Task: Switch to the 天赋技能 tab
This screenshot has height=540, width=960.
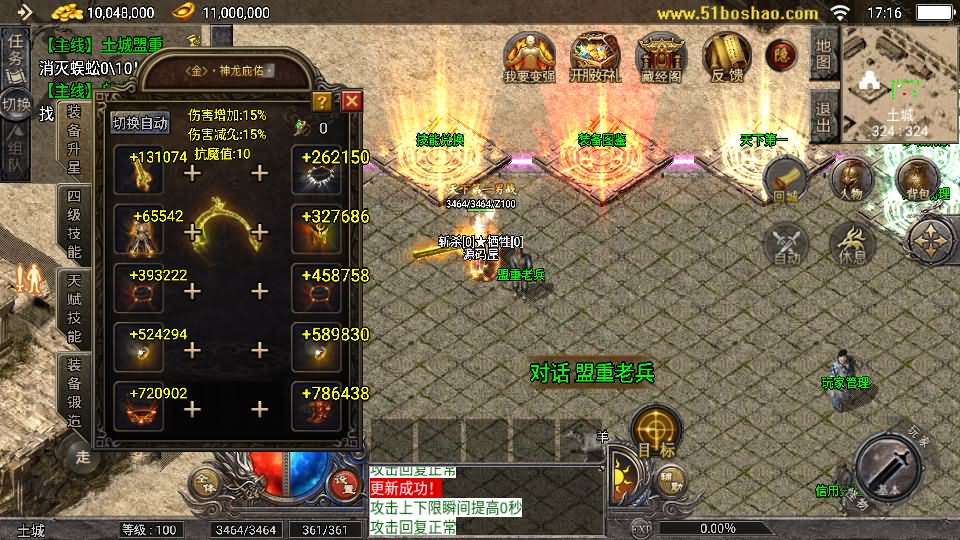Action: point(75,308)
